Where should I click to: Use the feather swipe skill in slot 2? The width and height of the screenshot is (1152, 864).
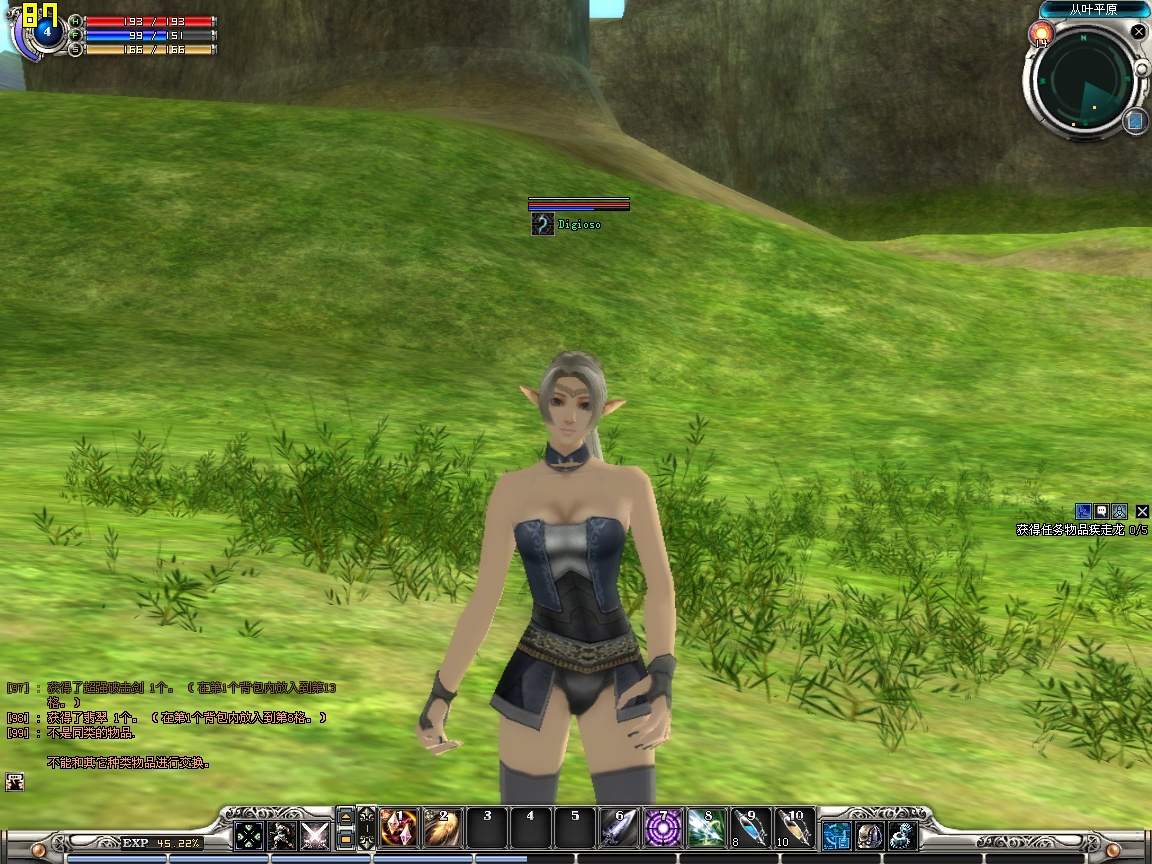443,828
